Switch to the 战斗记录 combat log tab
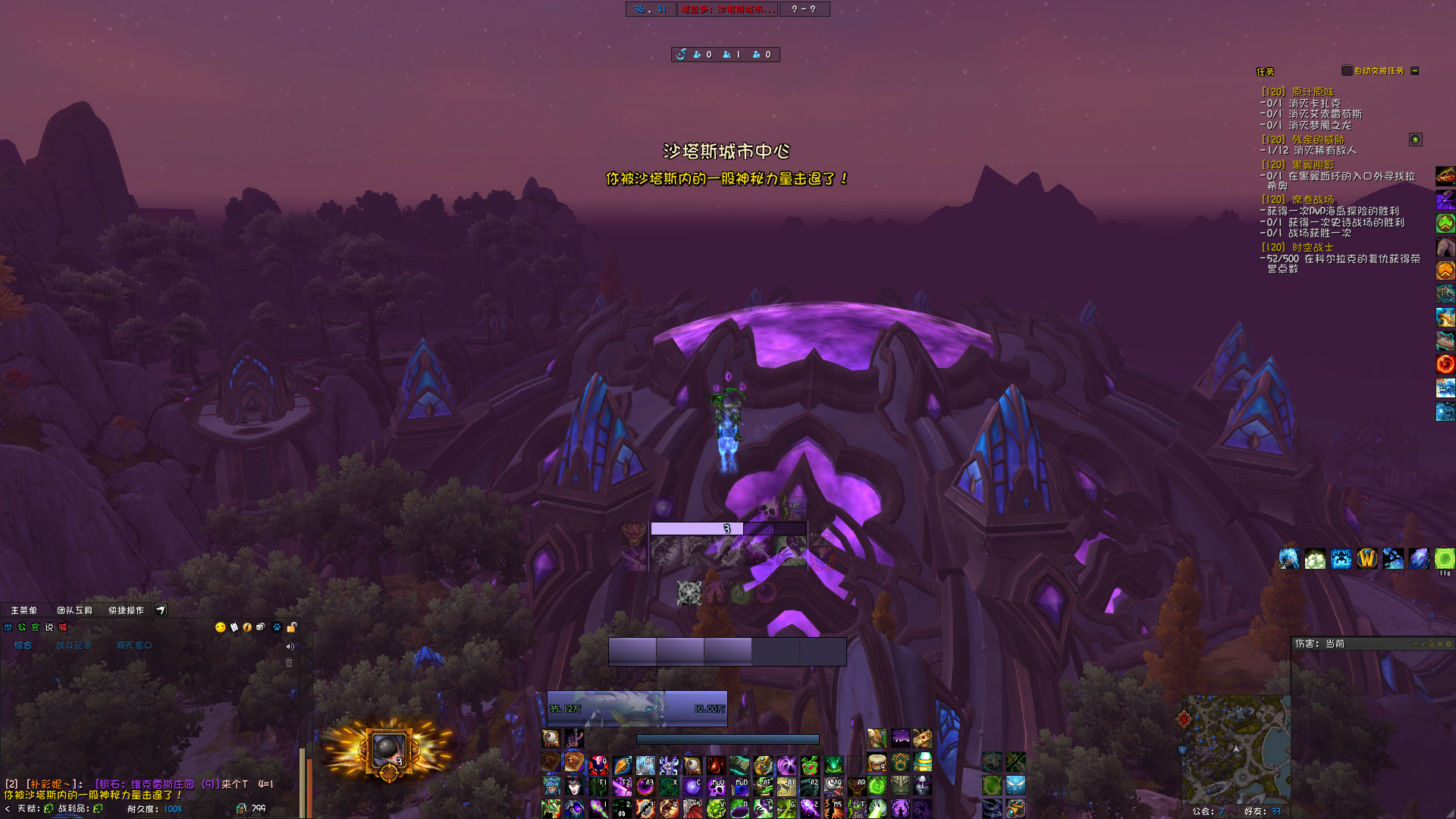The width and height of the screenshot is (1456, 819). pos(74,645)
